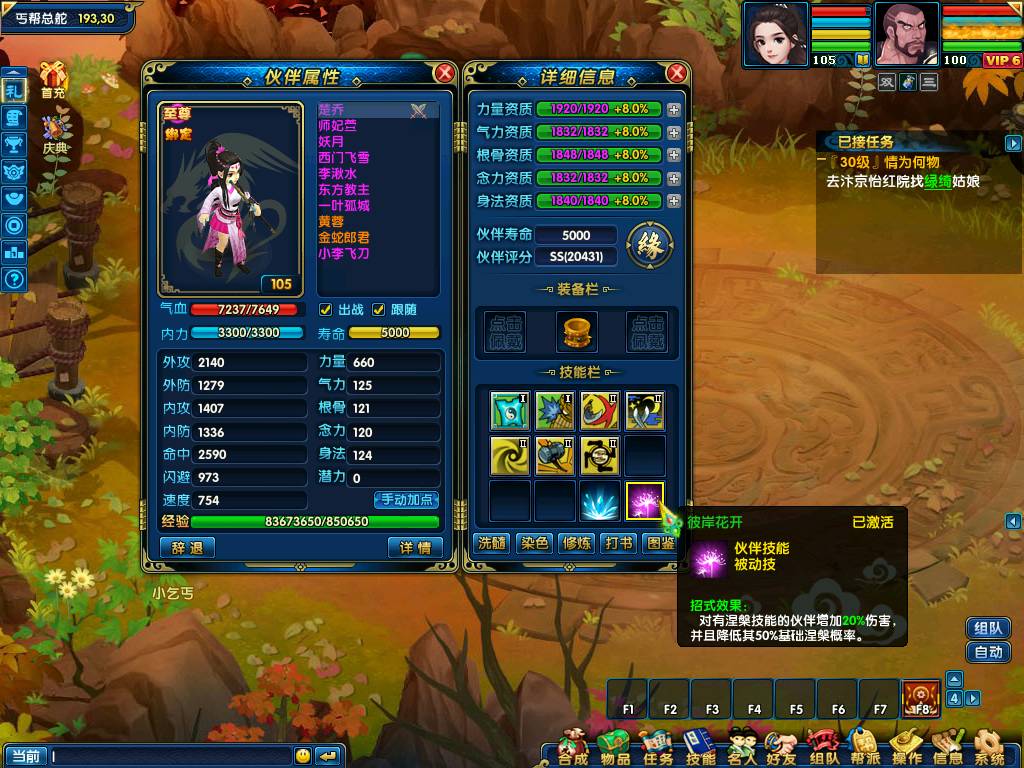
Task: Close the 伙伴属性 panel
Action: tap(445, 73)
